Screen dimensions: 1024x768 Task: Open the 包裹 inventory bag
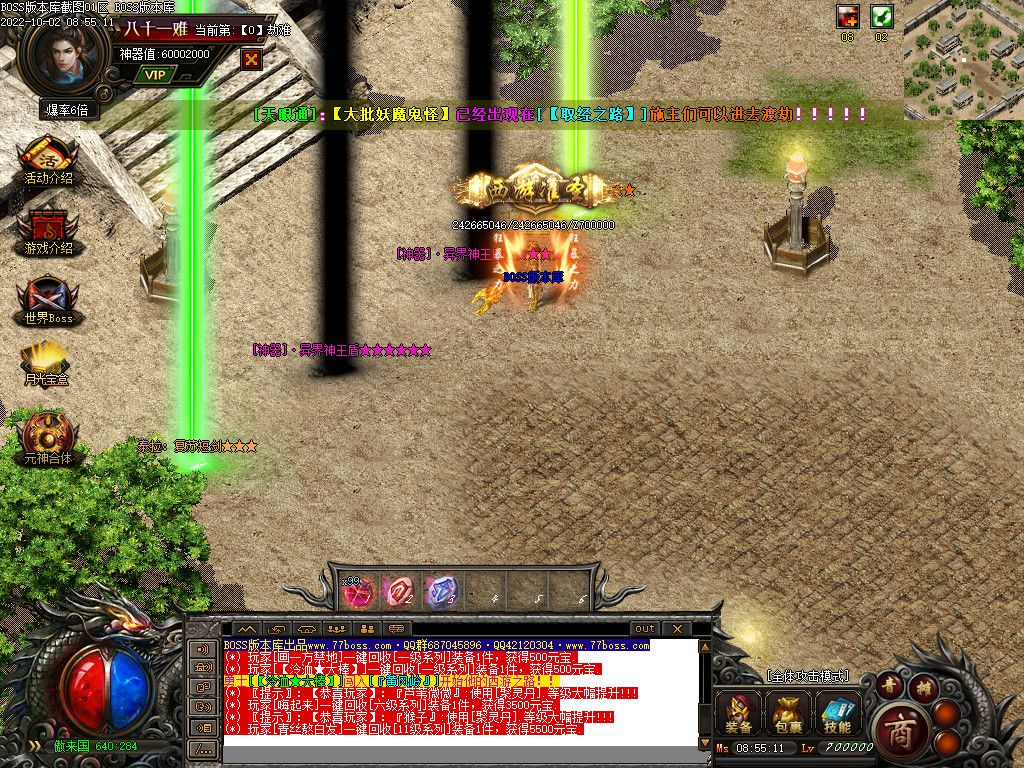click(788, 713)
